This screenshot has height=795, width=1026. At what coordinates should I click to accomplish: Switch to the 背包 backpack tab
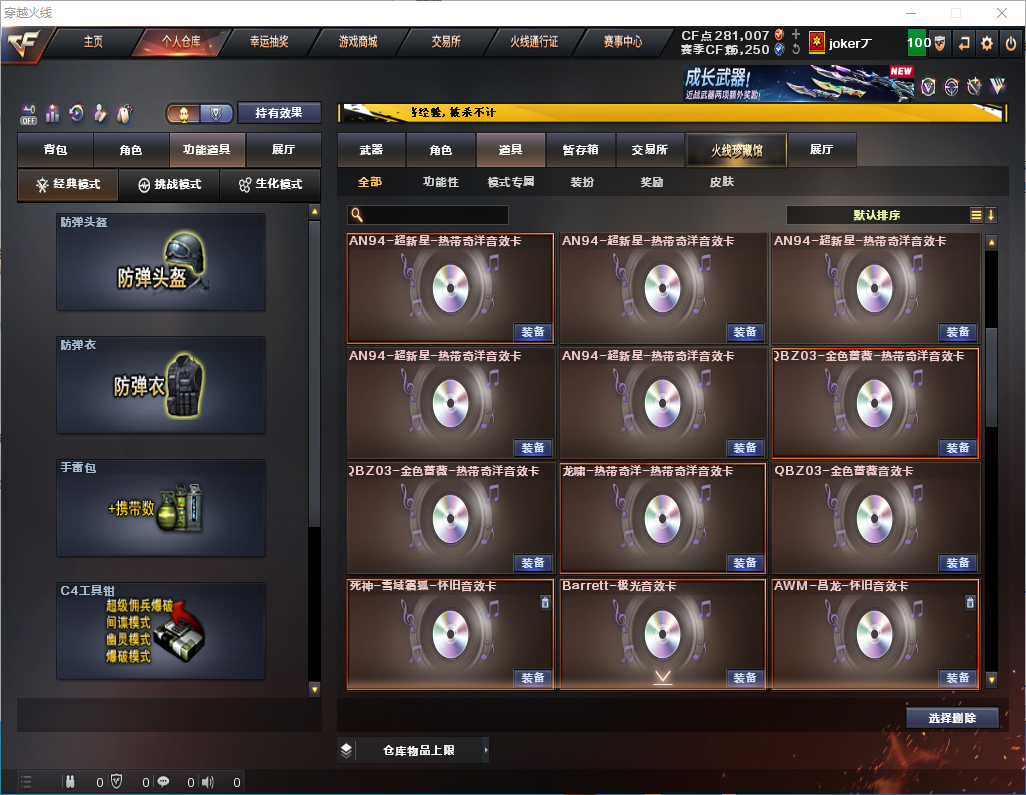[55, 150]
